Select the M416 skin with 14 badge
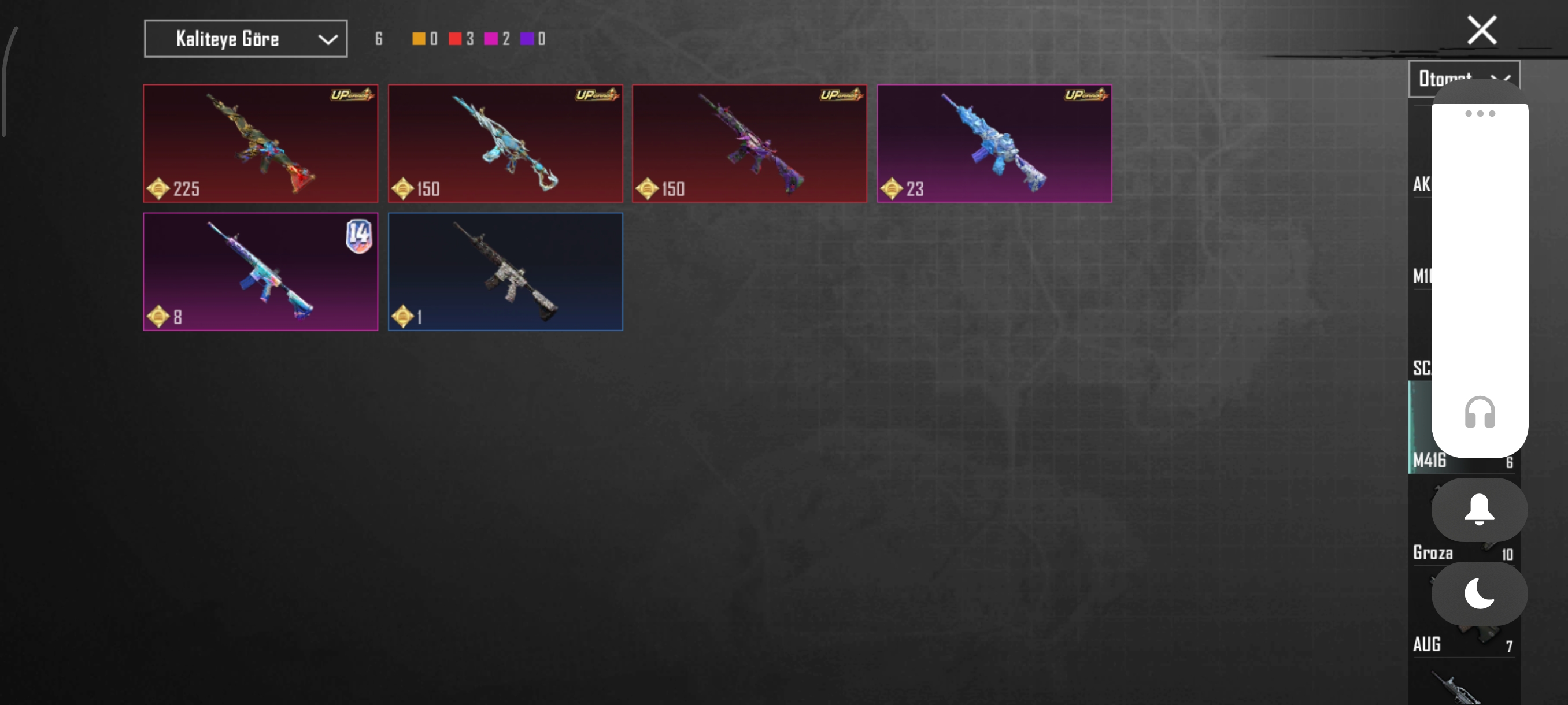 (261, 272)
